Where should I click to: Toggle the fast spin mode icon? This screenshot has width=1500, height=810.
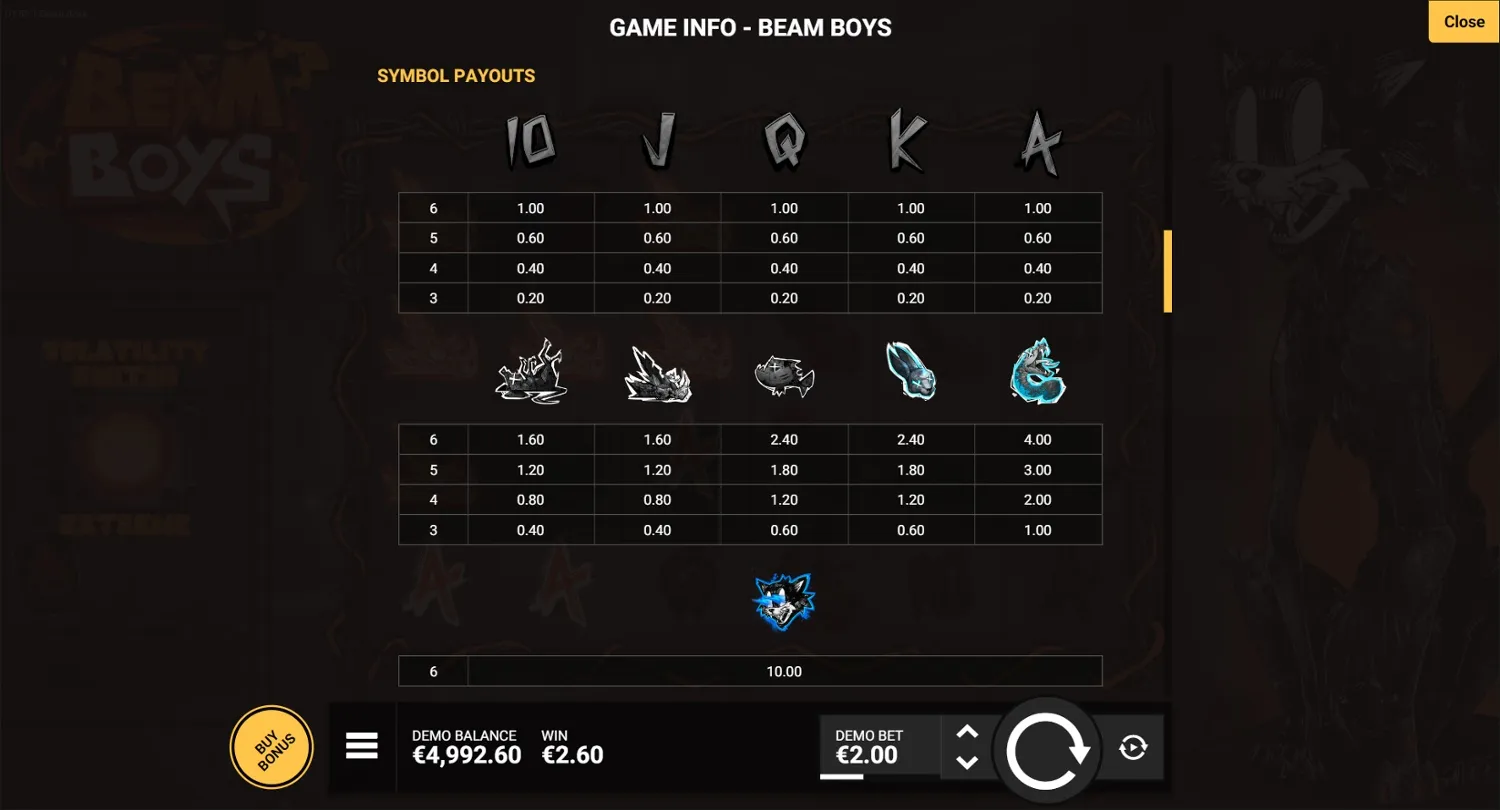1132,747
